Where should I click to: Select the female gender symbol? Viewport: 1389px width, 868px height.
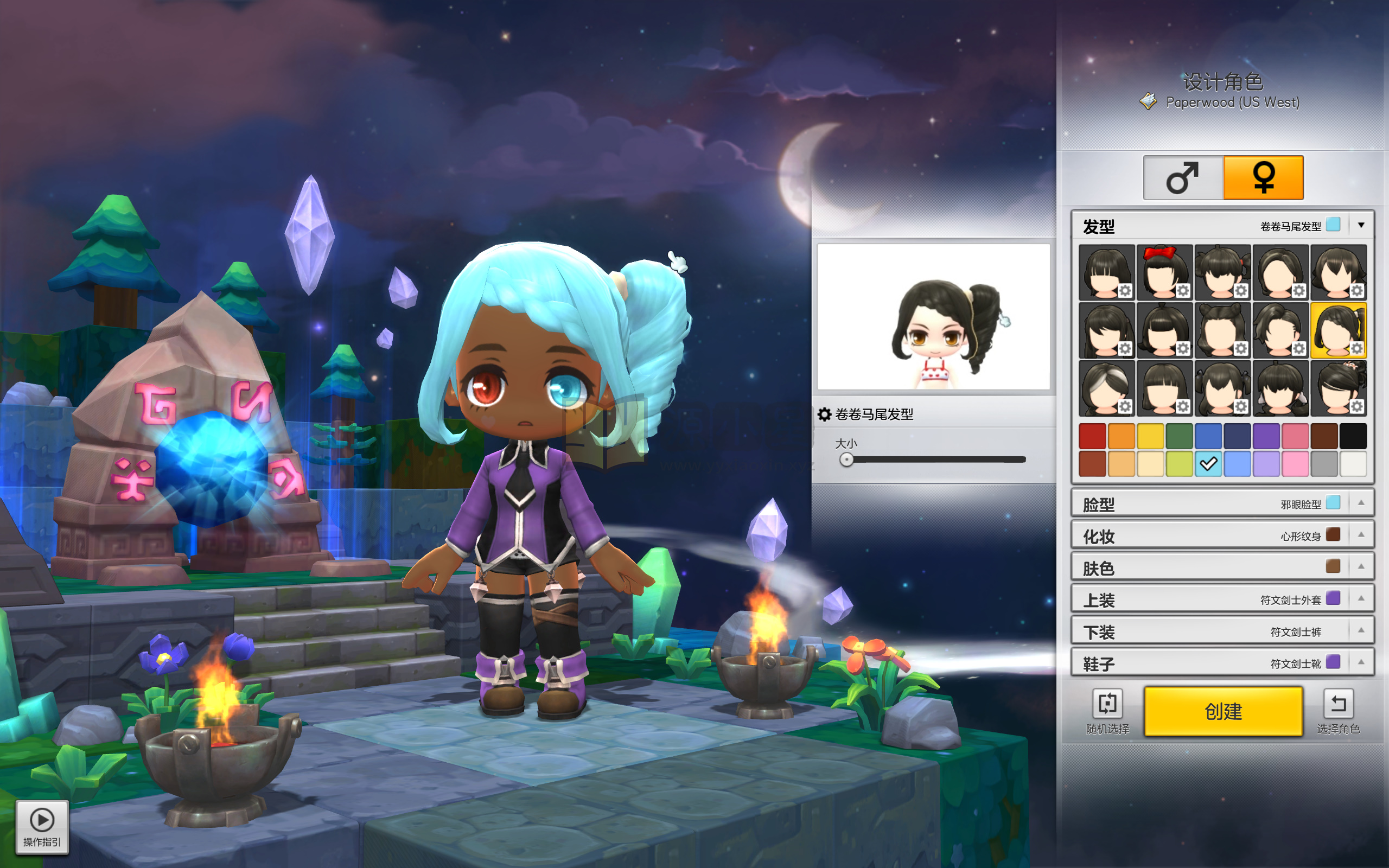coord(1263,177)
